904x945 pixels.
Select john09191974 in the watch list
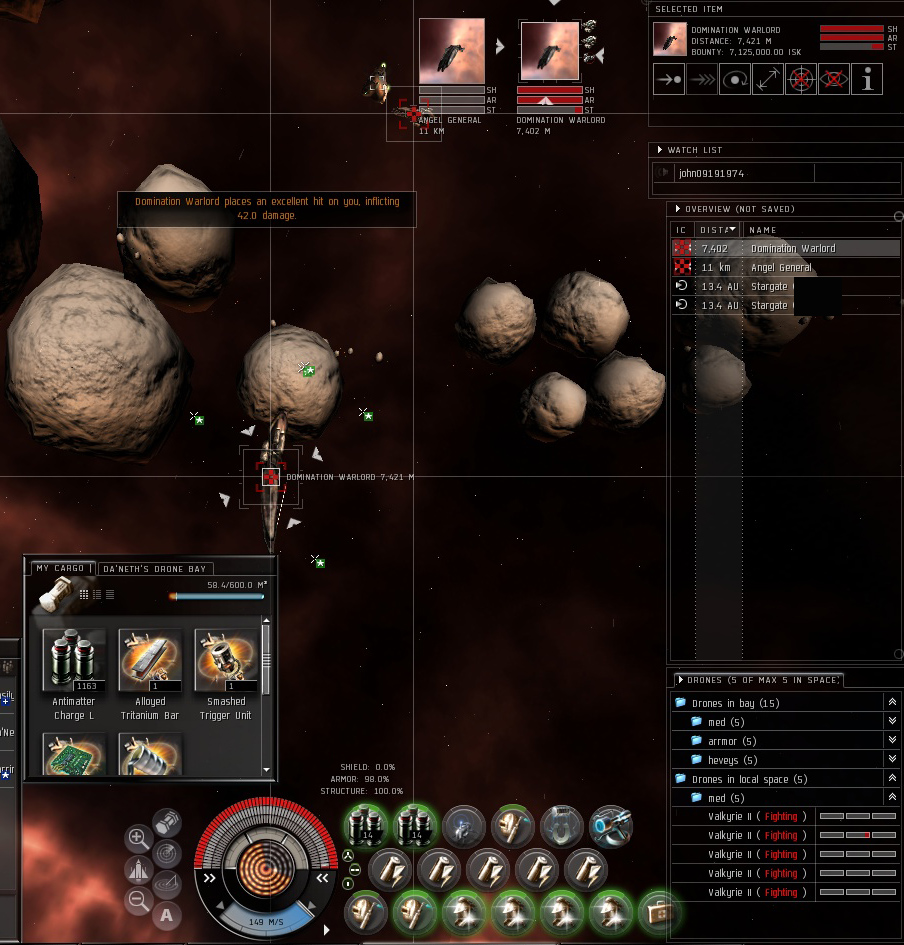712,173
